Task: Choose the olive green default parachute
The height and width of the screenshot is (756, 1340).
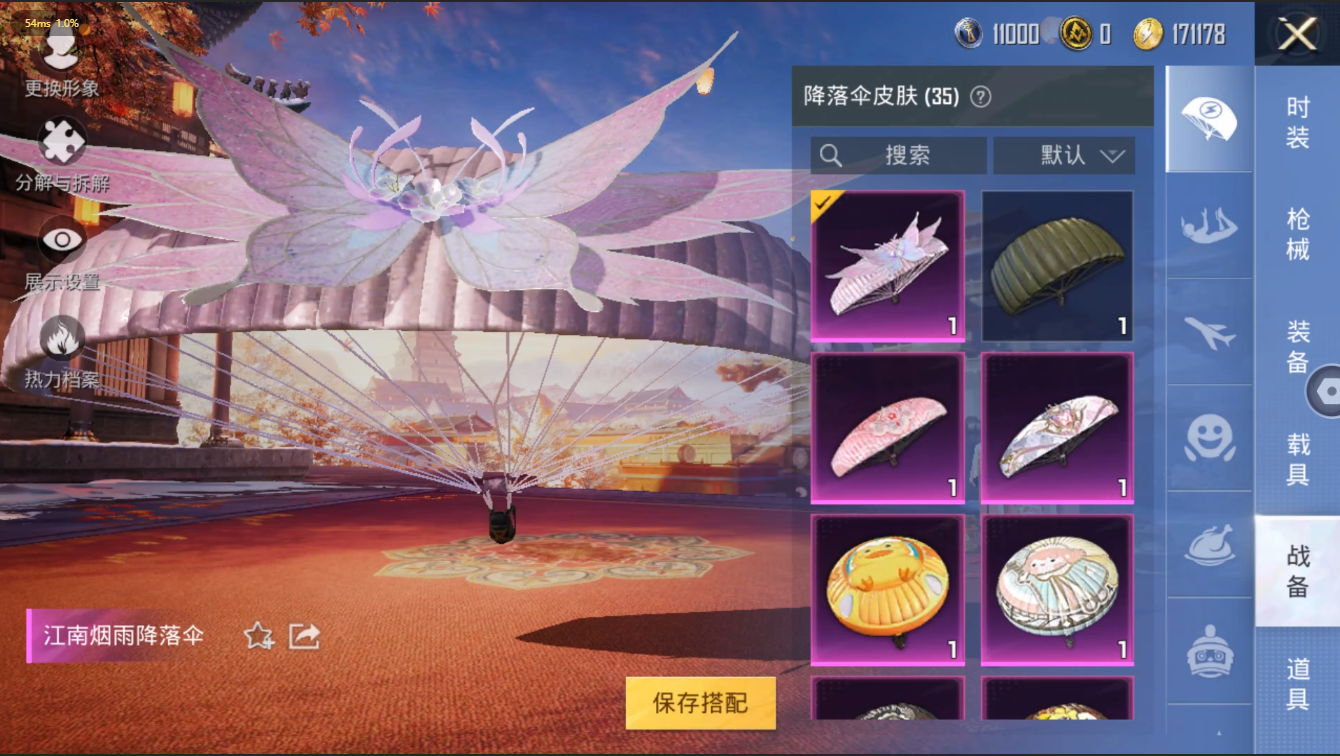Action: click(1057, 266)
